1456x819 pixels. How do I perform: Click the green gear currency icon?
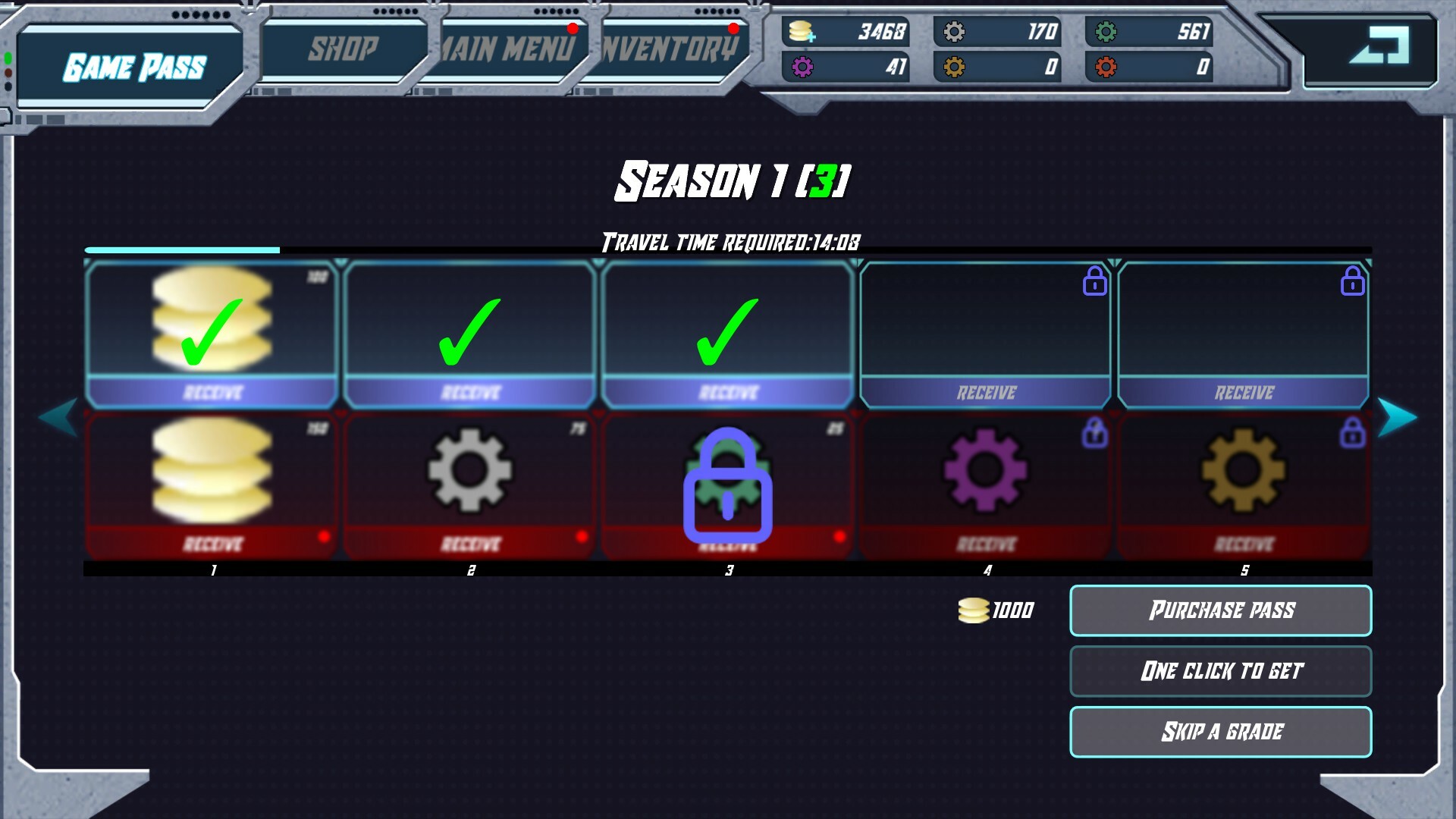coord(1107,33)
